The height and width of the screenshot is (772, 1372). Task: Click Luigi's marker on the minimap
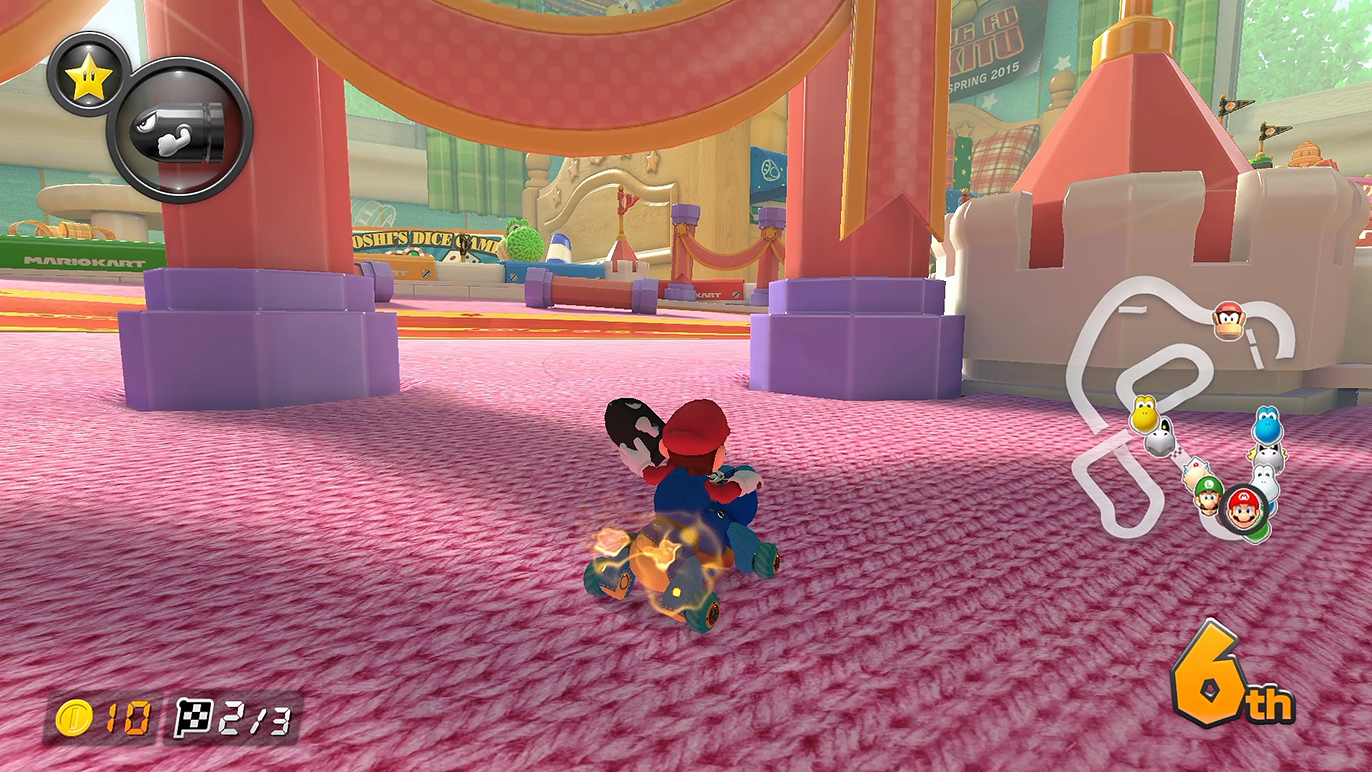tap(1209, 494)
